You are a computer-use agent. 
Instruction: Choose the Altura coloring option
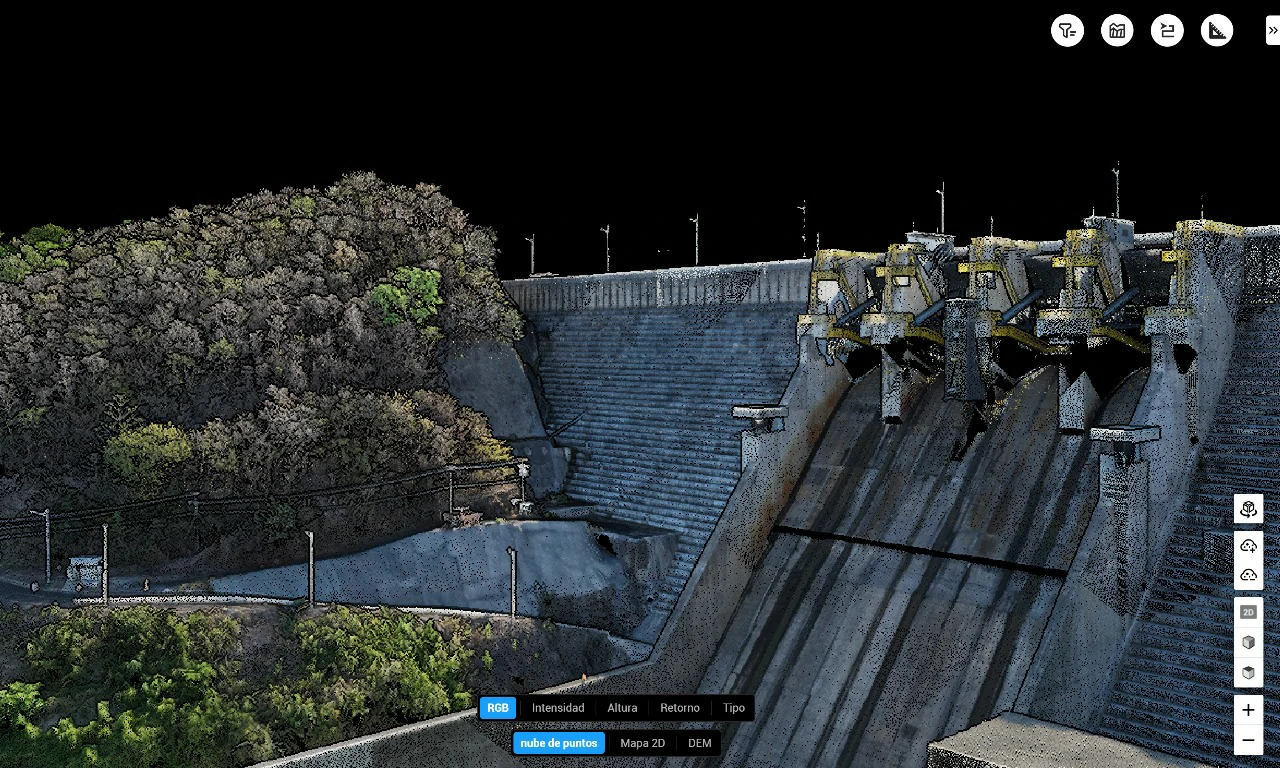pos(622,708)
